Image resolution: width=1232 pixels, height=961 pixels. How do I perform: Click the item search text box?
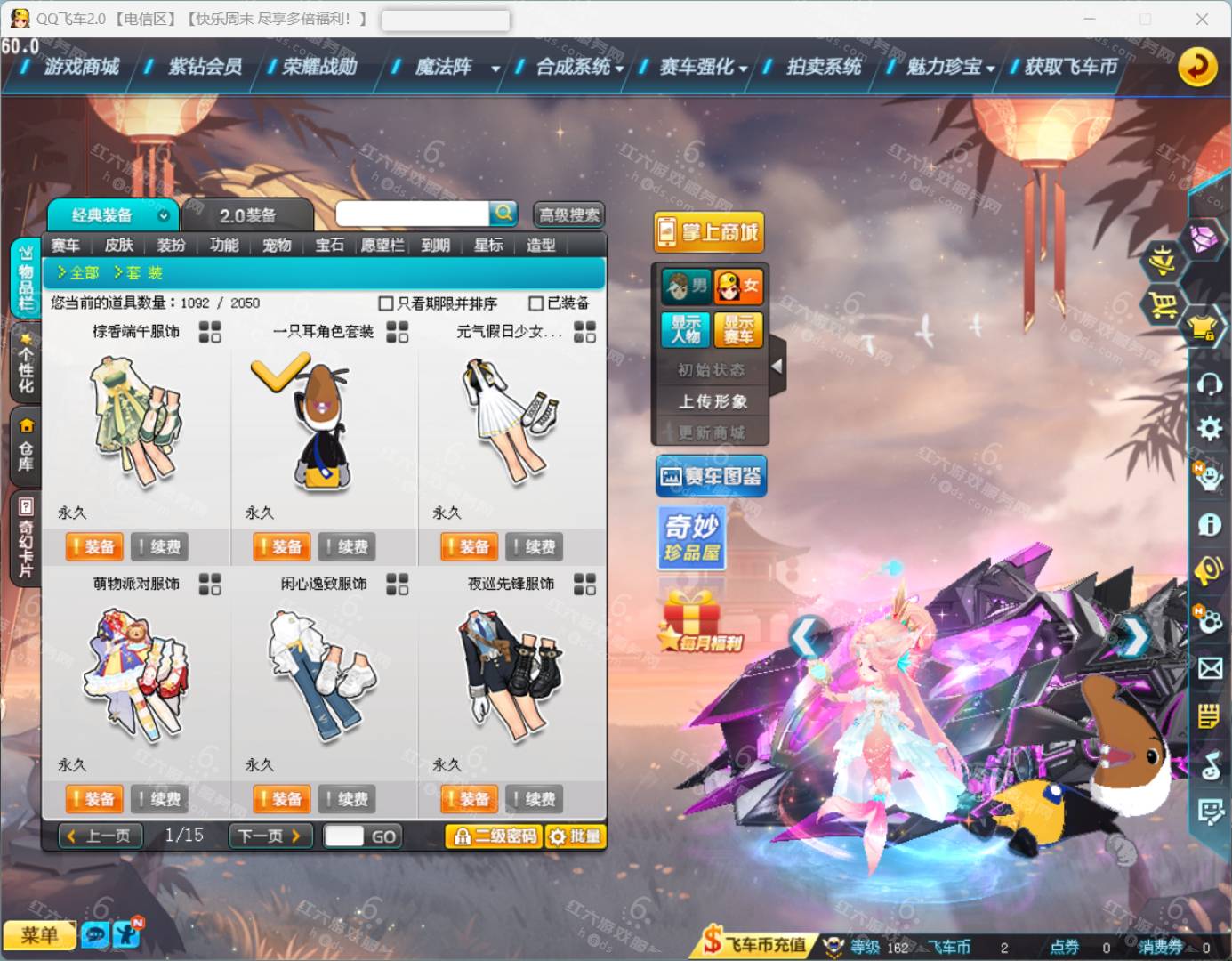coord(412,214)
